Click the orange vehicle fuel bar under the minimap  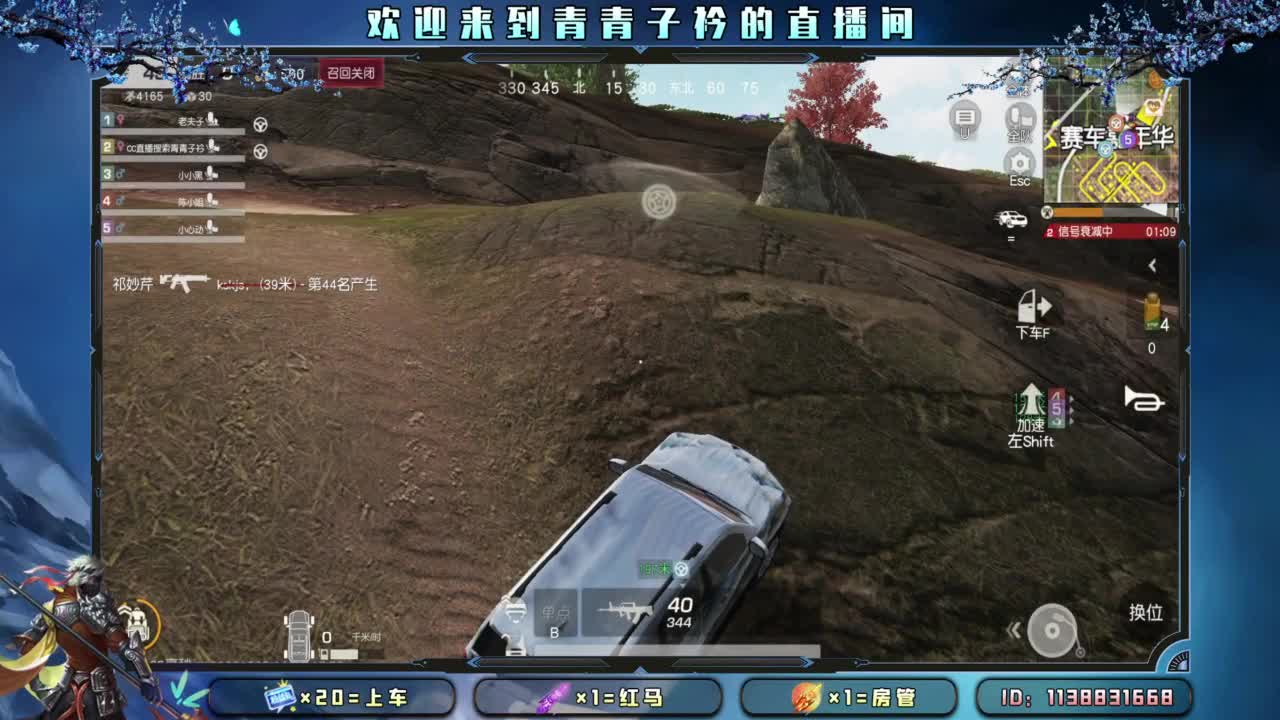tap(1080, 211)
